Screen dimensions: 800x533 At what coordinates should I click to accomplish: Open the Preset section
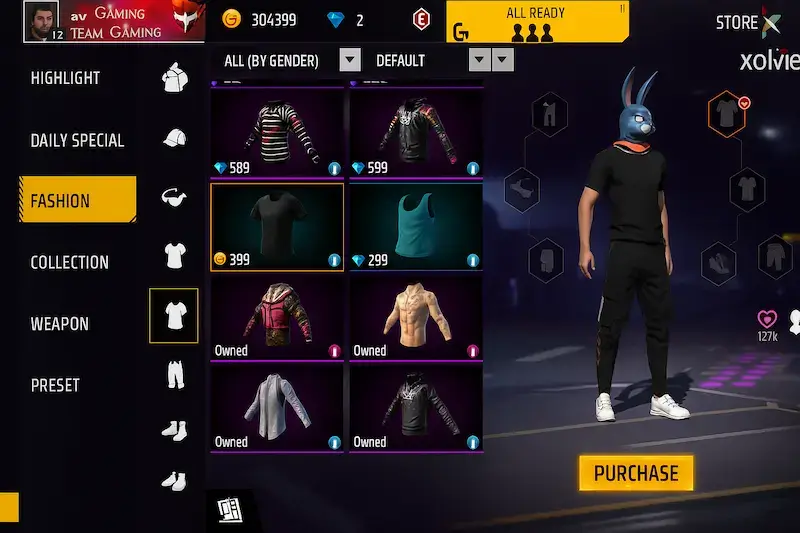pos(55,385)
